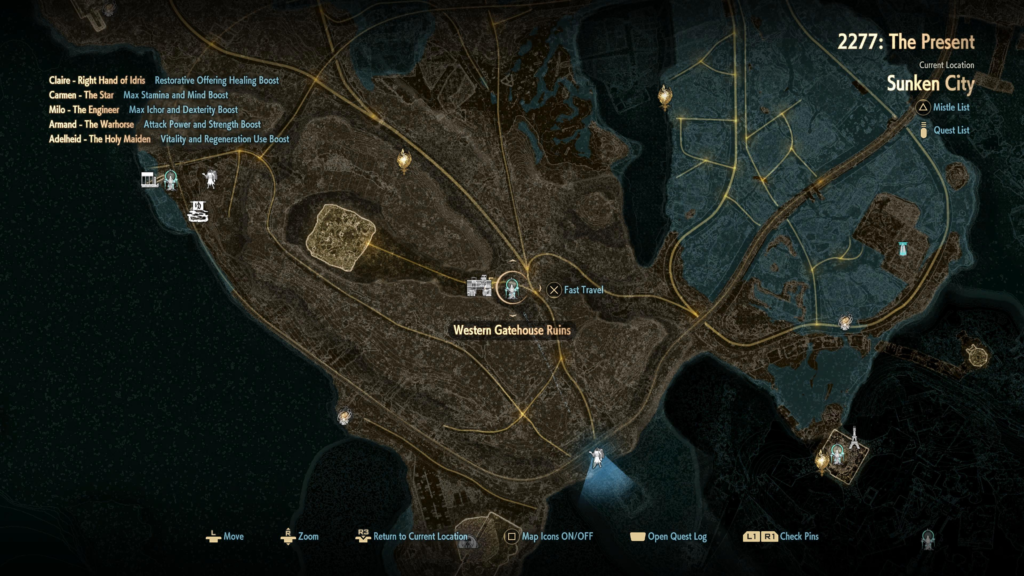This screenshot has width=1024, height=576.
Task: Select the mistle marker beside the pillared building
Action: tap(172, 180)
